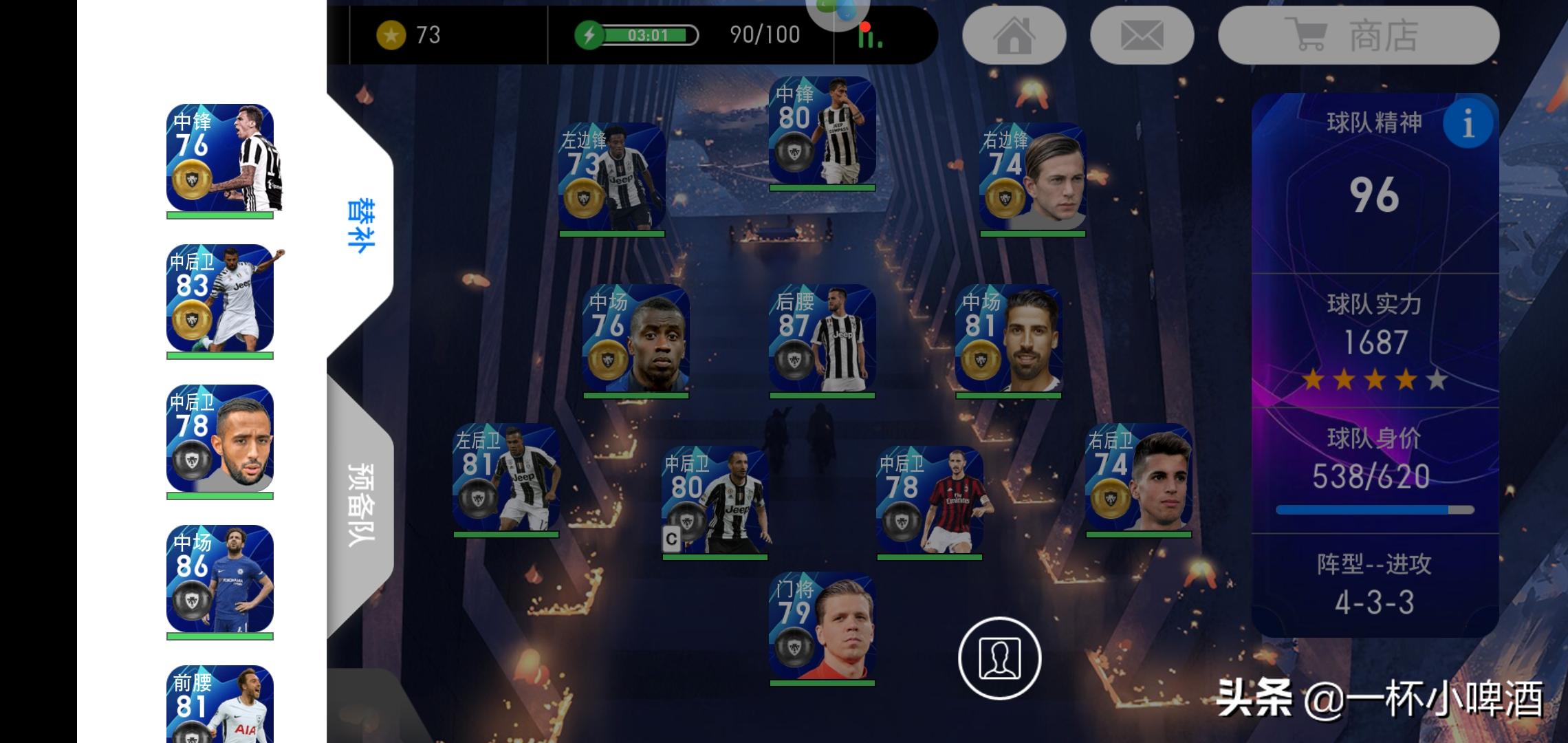1568x743 pixels.
Task: Pick substitute 中后卫 83 defender card
Action: [x=220, y=299]
